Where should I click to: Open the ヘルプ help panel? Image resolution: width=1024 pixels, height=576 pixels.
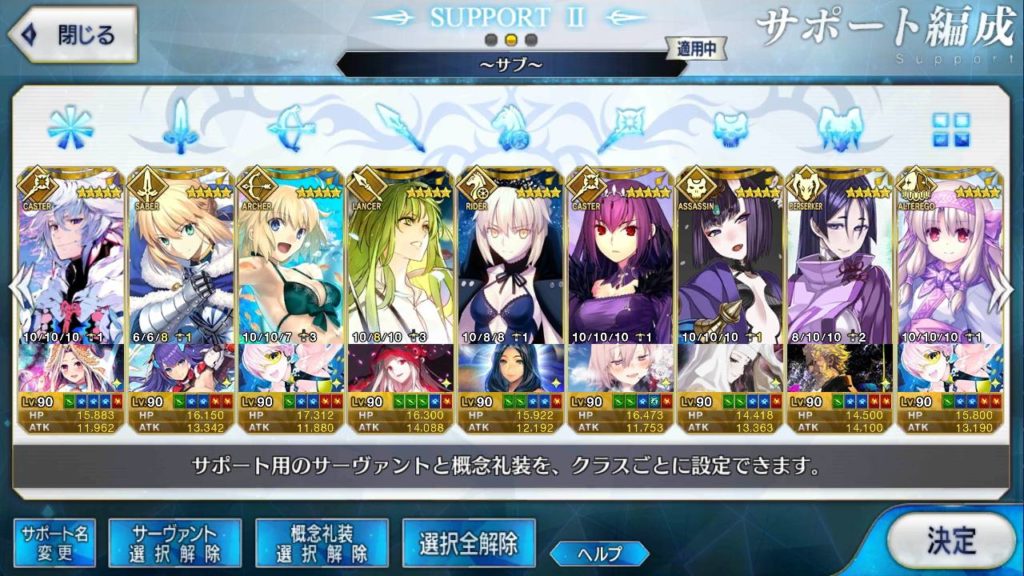(x=599, y=553)
